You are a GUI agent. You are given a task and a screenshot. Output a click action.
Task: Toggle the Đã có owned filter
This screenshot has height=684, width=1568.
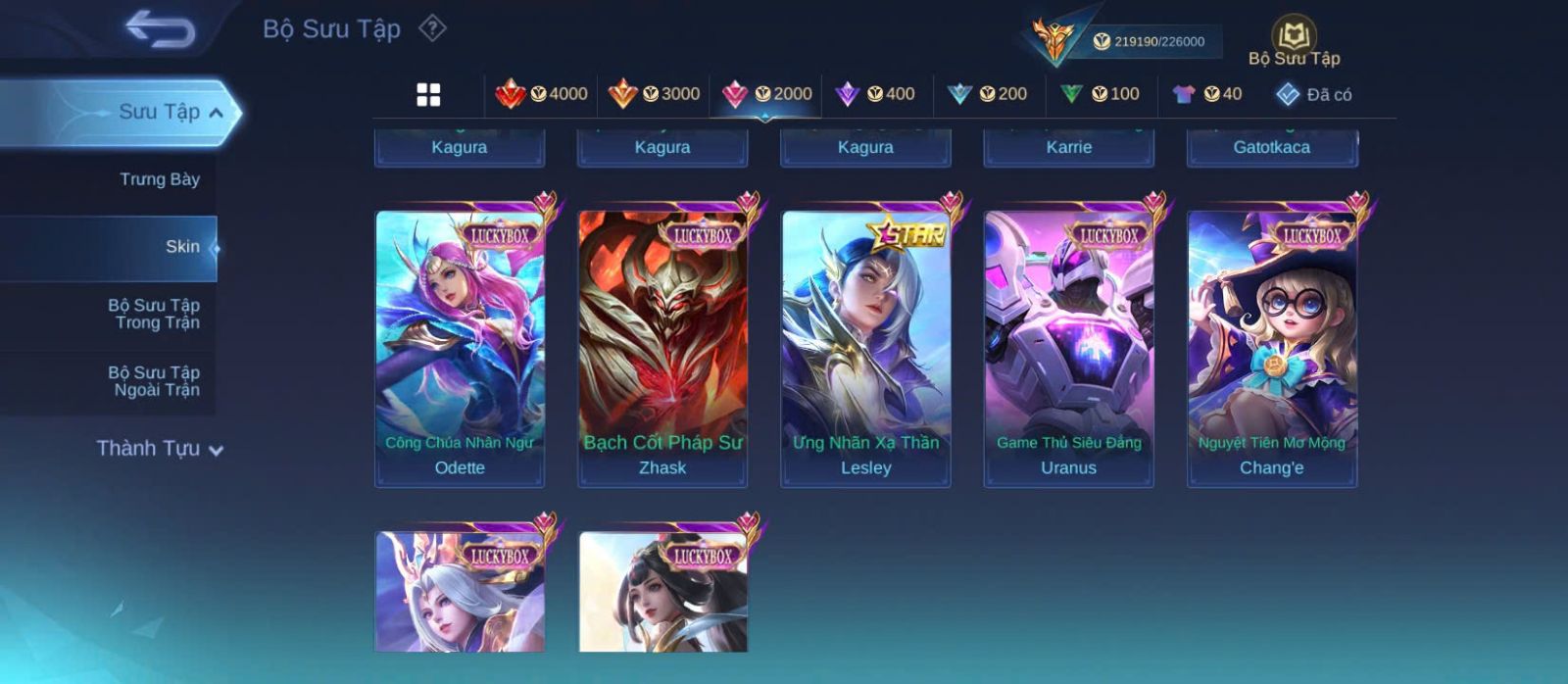1314,94
